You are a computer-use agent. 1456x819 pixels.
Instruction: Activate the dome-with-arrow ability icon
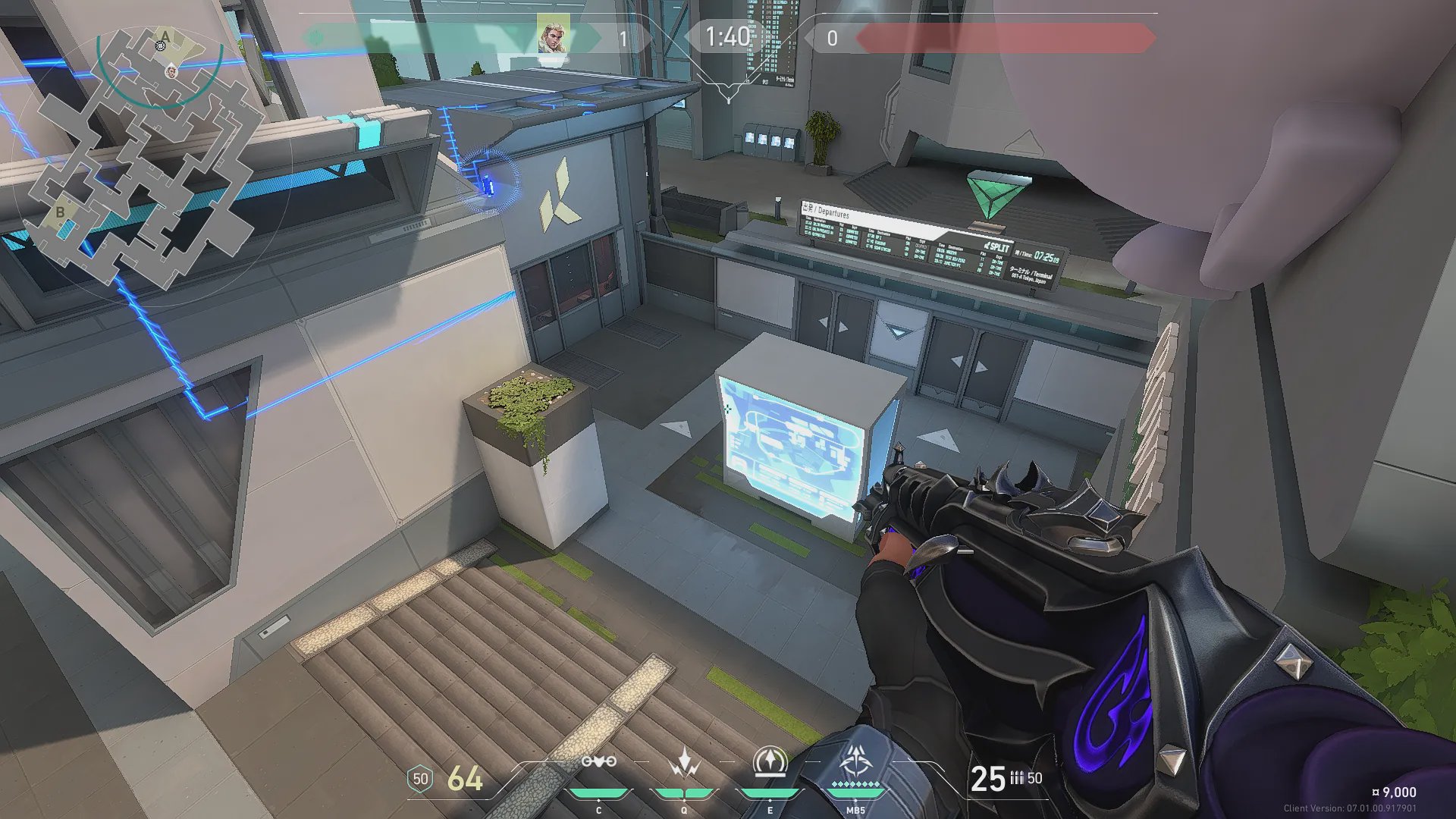[770, 761]
